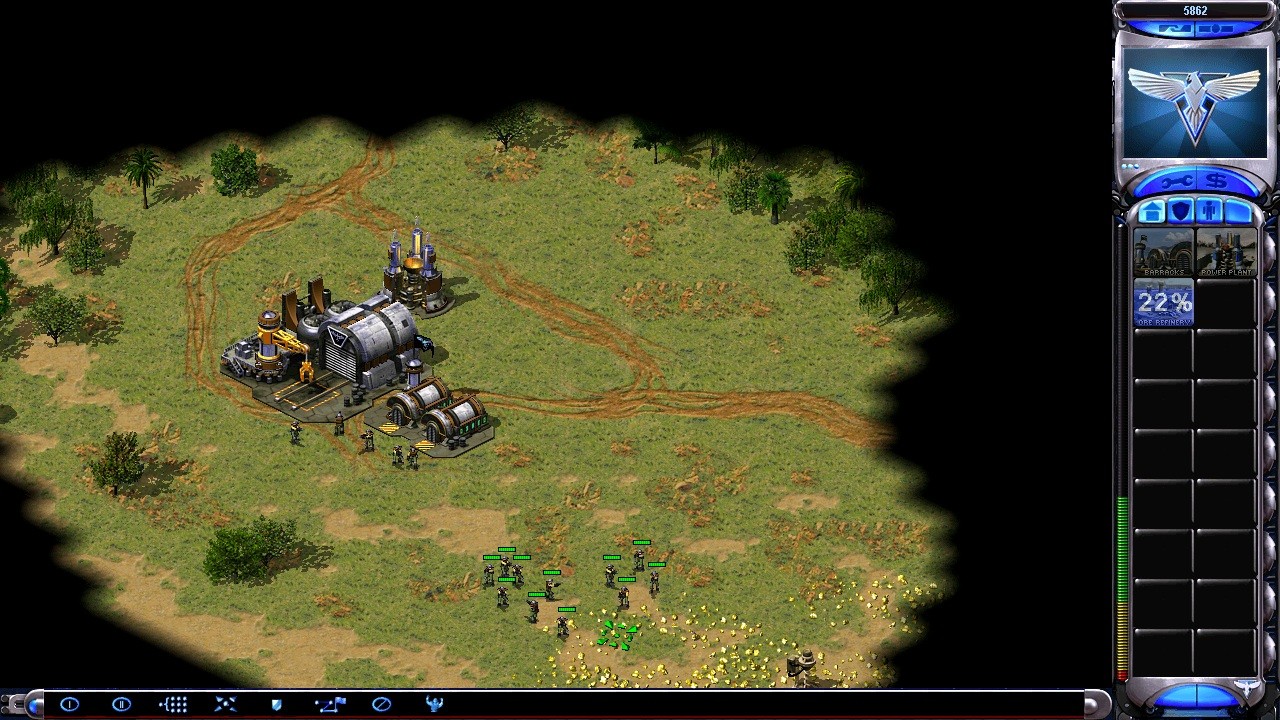
Task: Click the four-arrows command button
Action: pyautogui.click(x=225, y=704)
